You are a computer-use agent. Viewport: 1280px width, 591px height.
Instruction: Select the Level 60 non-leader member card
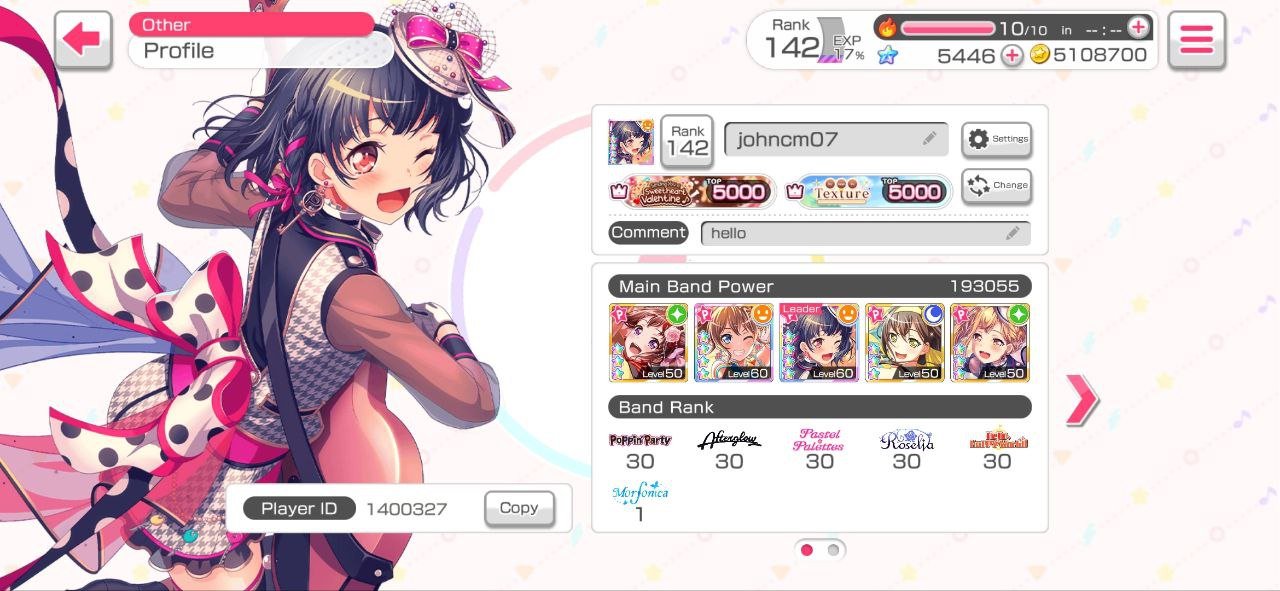734,343
